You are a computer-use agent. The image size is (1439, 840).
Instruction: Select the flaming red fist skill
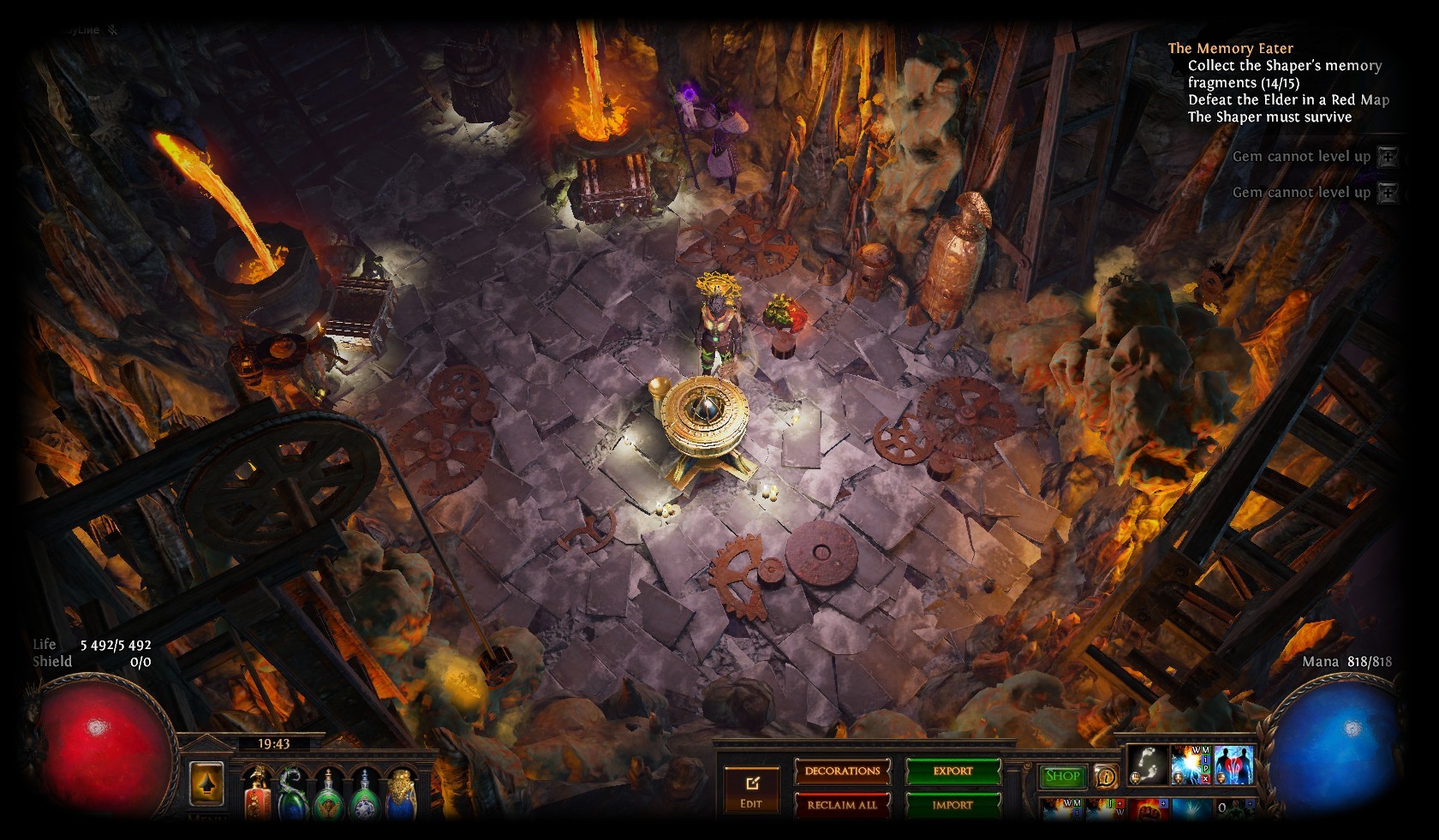point(1147,809)
